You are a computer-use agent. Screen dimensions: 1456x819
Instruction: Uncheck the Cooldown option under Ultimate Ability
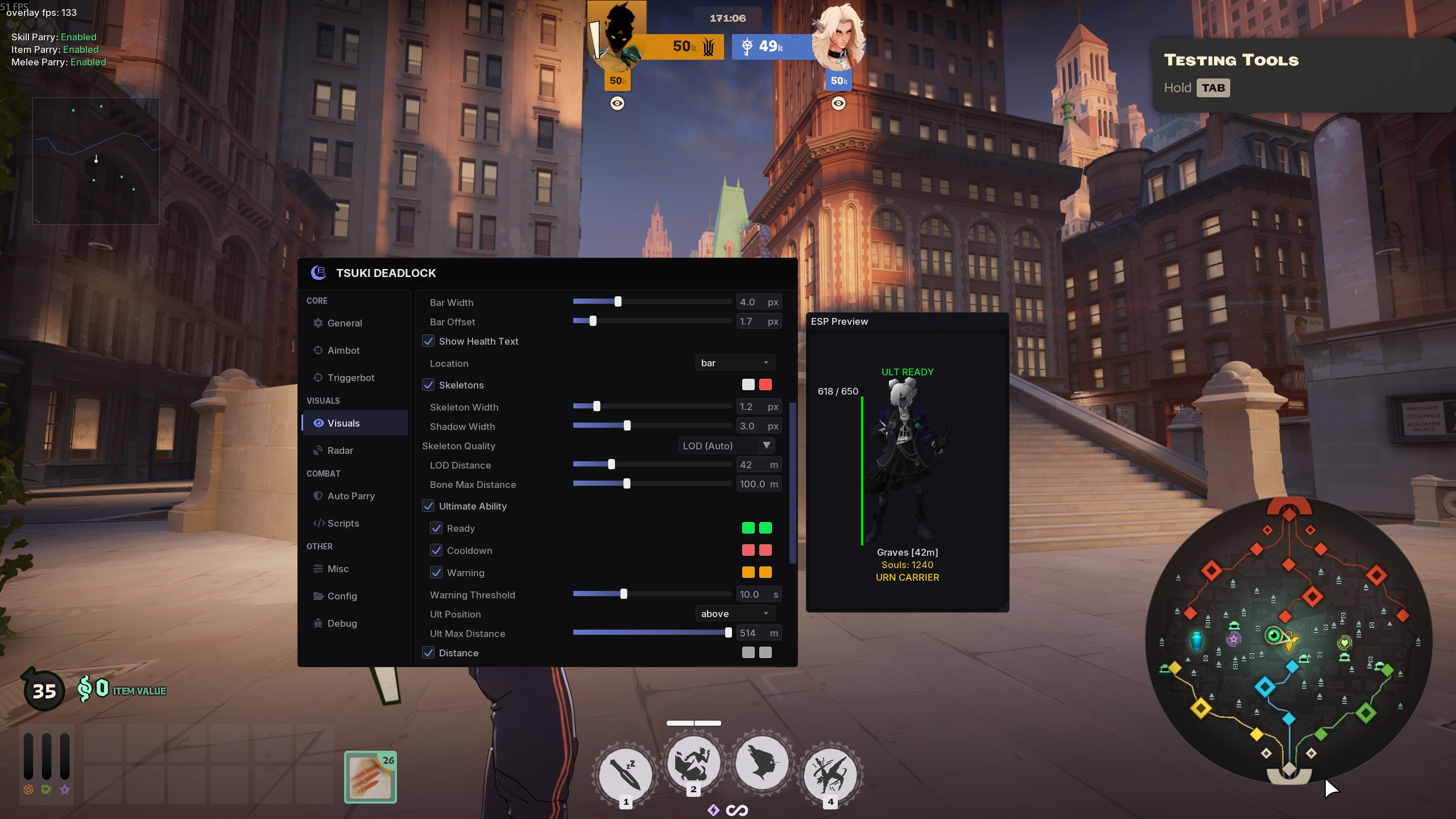click(x=437, y=550)
